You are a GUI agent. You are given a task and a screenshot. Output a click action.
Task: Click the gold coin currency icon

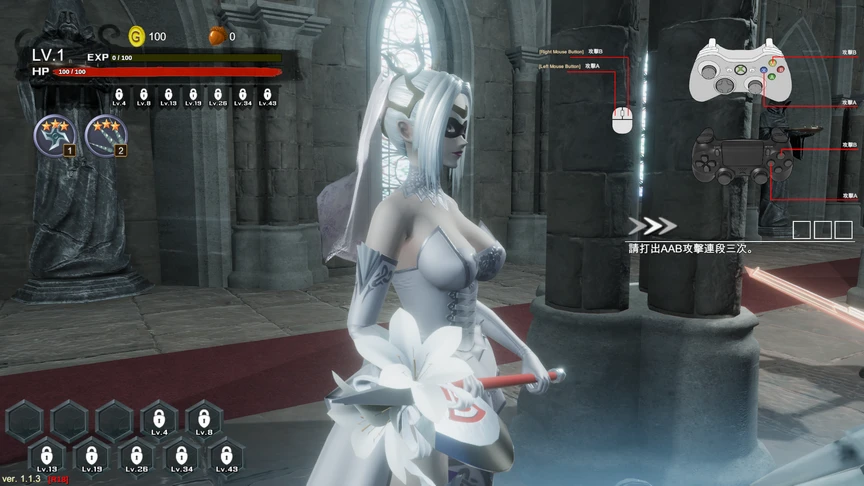tap(137, 36)
